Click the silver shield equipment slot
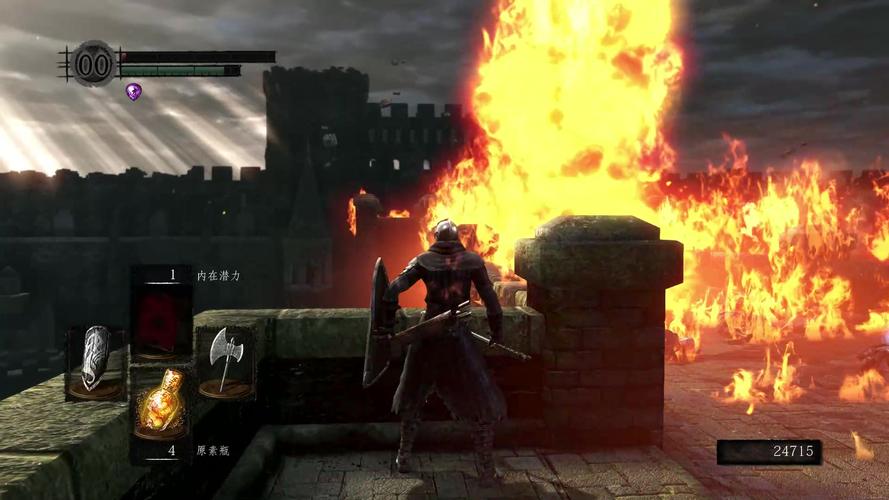889x500 pixels. [x=97, y=360]
